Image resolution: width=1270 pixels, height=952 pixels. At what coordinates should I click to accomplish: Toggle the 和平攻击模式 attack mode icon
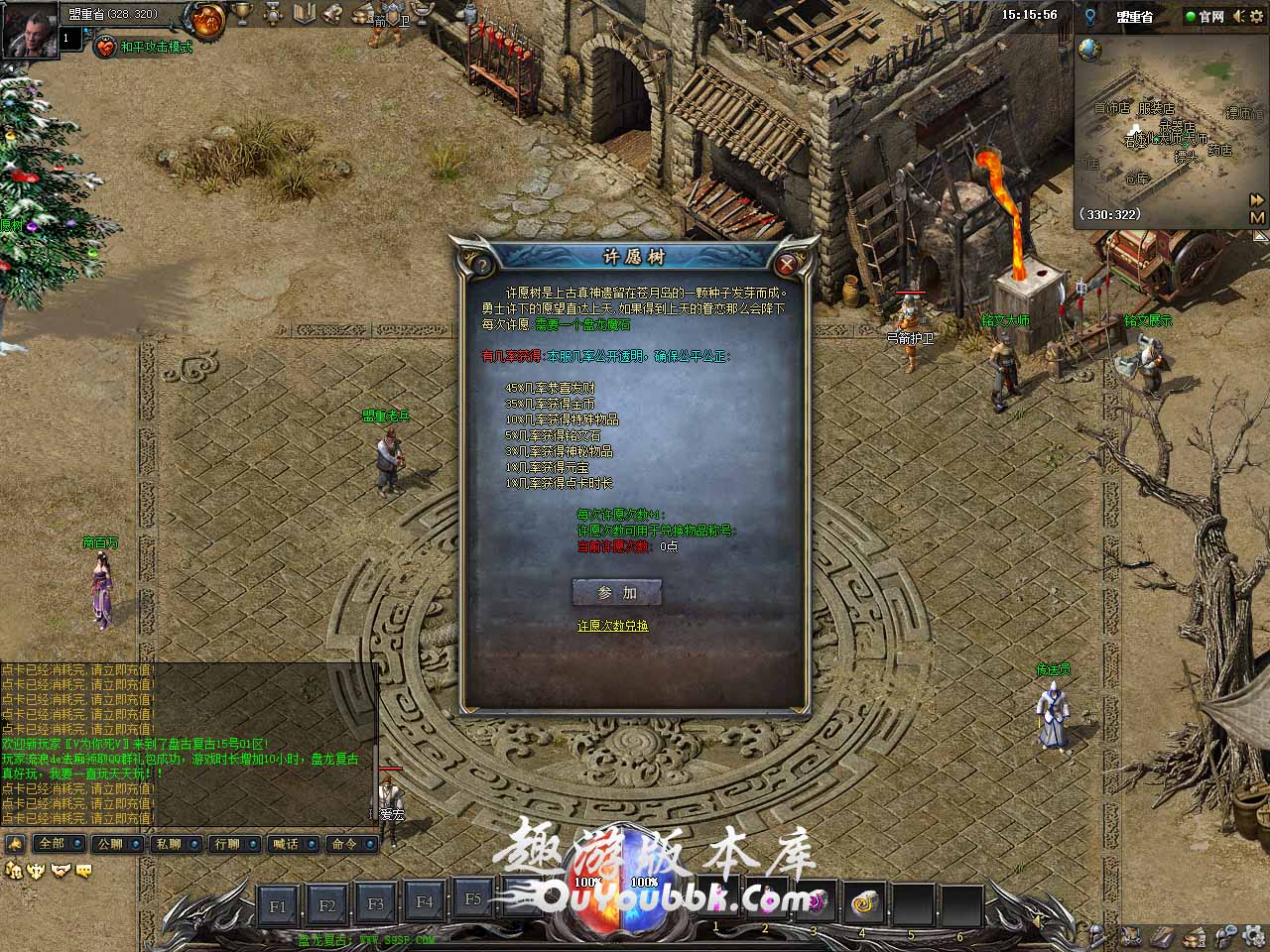tap(105, 47)
